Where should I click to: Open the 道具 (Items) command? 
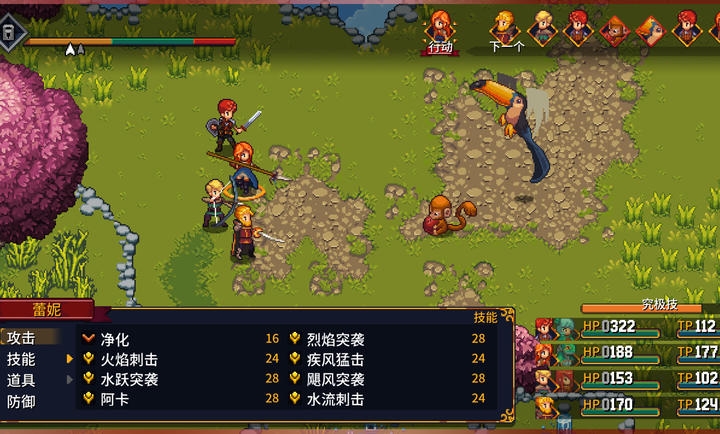click(x=21, y=379)
